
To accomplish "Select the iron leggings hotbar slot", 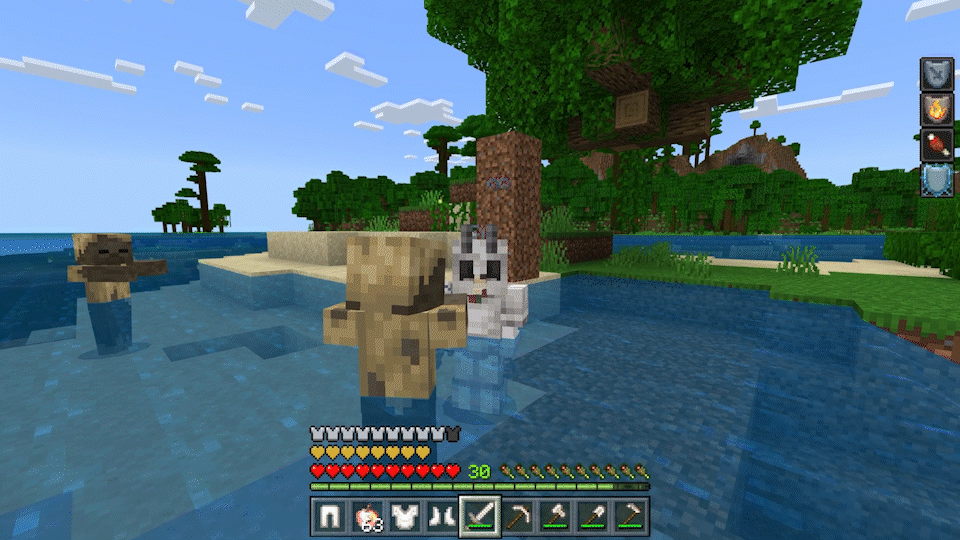I will pyautogui.click(x=329, y=516).
